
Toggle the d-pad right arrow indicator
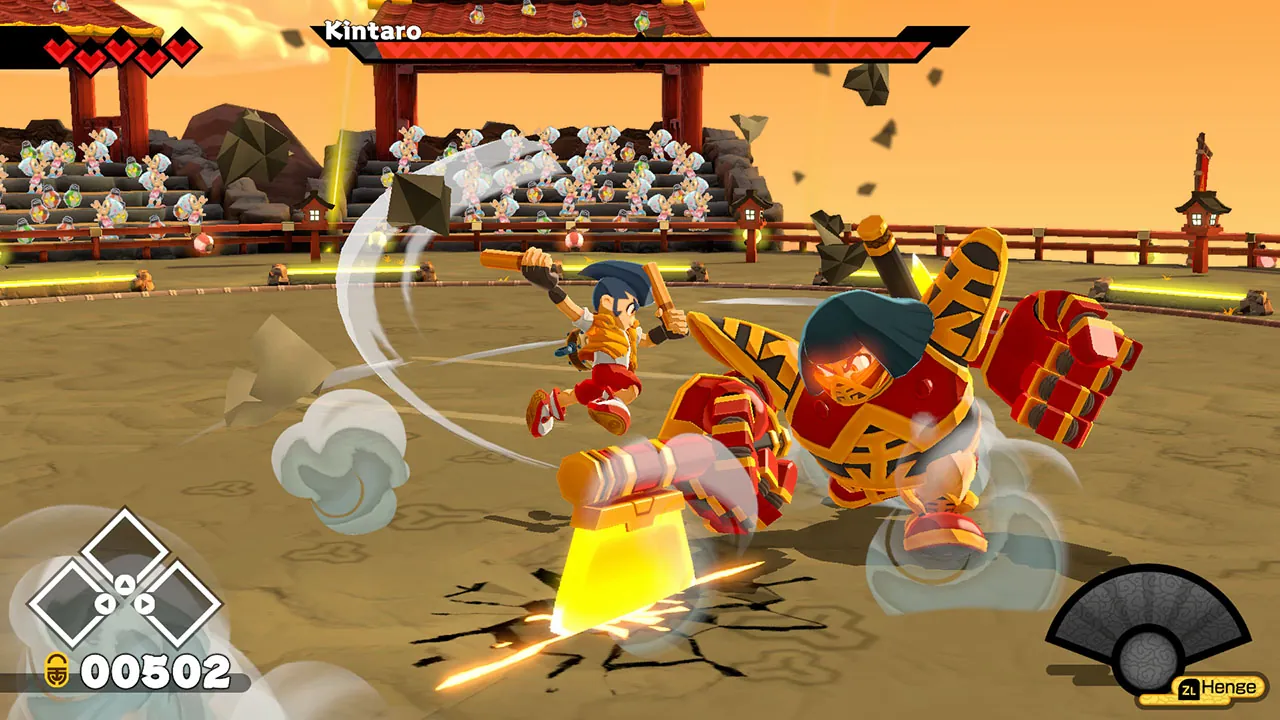click(143, 603)
